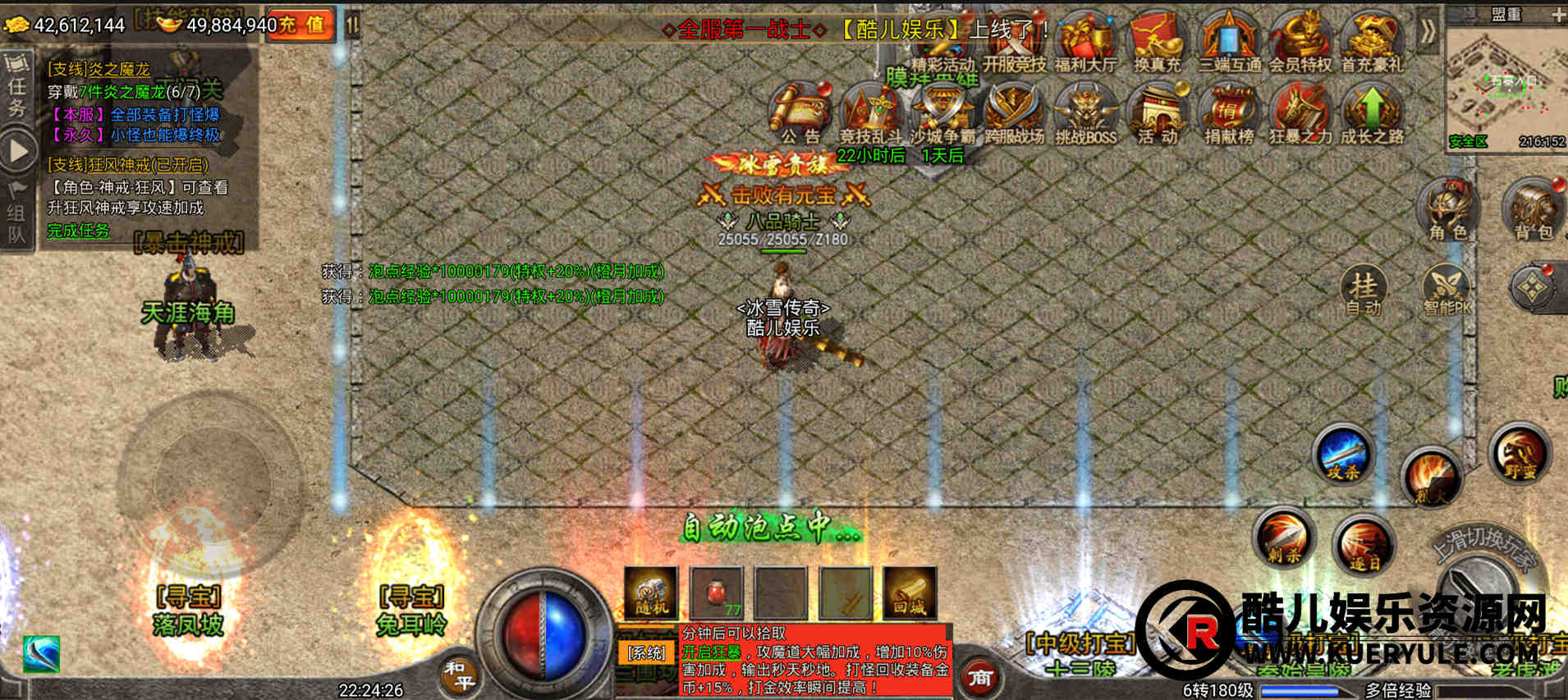1568x700 pixels.
Task: Activate the 攻杀 skill
Action: click(x=1343, y=454)
